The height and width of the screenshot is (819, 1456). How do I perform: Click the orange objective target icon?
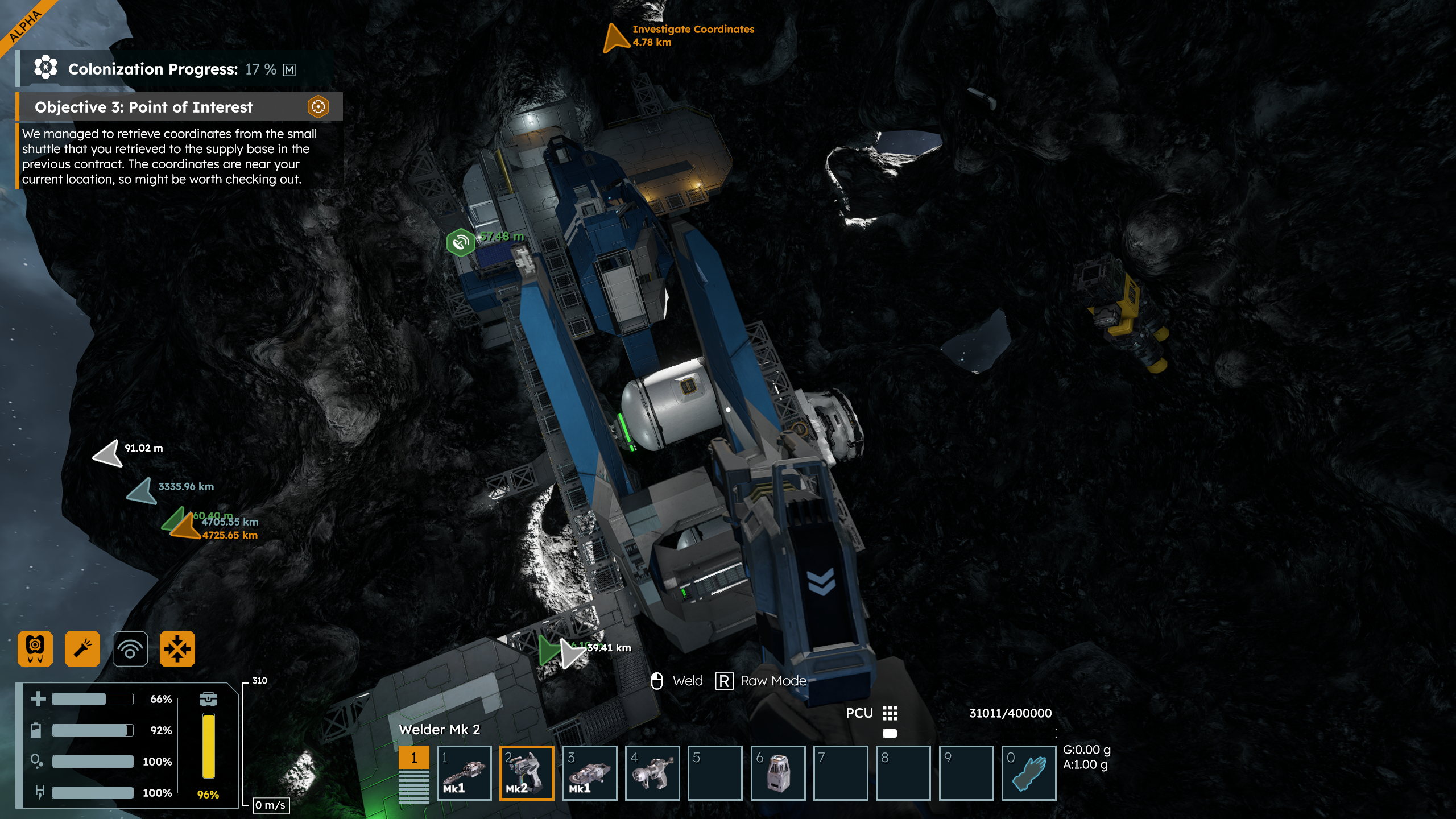coord(318,106)
